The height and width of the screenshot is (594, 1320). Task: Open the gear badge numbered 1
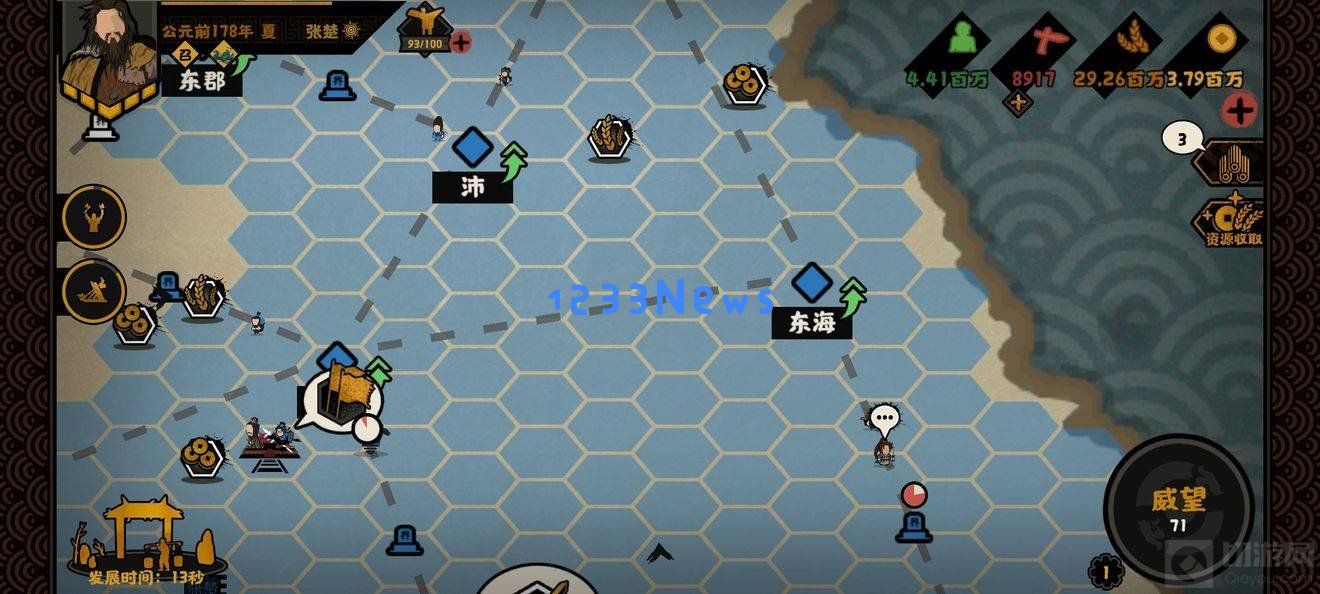pyautogui.click(x=1106, y=572)
